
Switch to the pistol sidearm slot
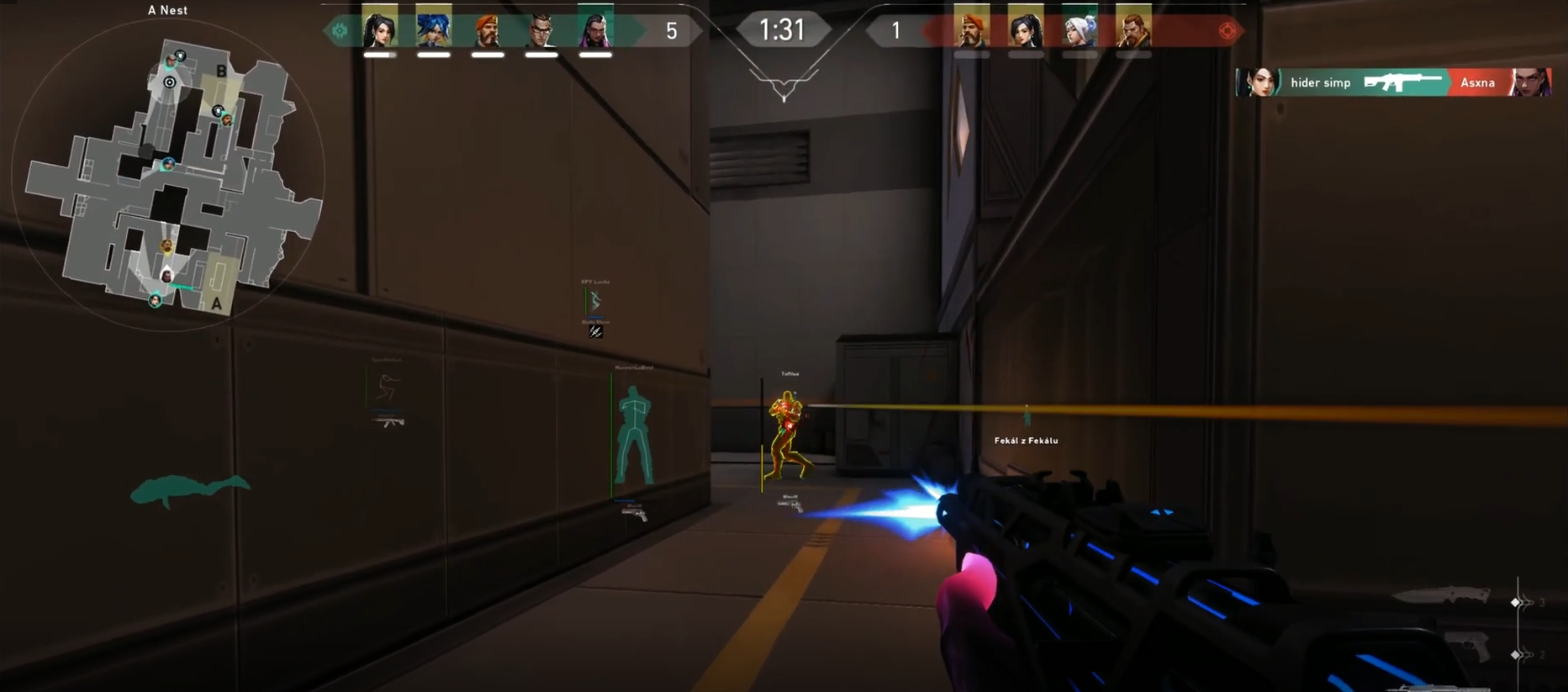point(1469,646)
